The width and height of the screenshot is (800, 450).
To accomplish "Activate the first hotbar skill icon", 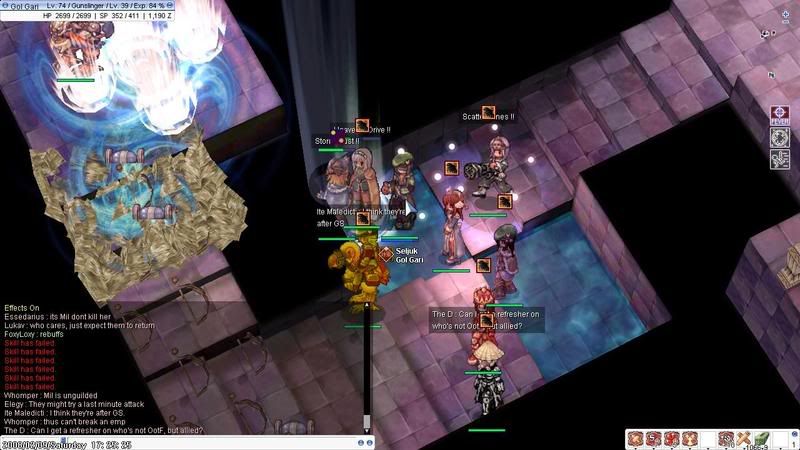I will point(635,438).
